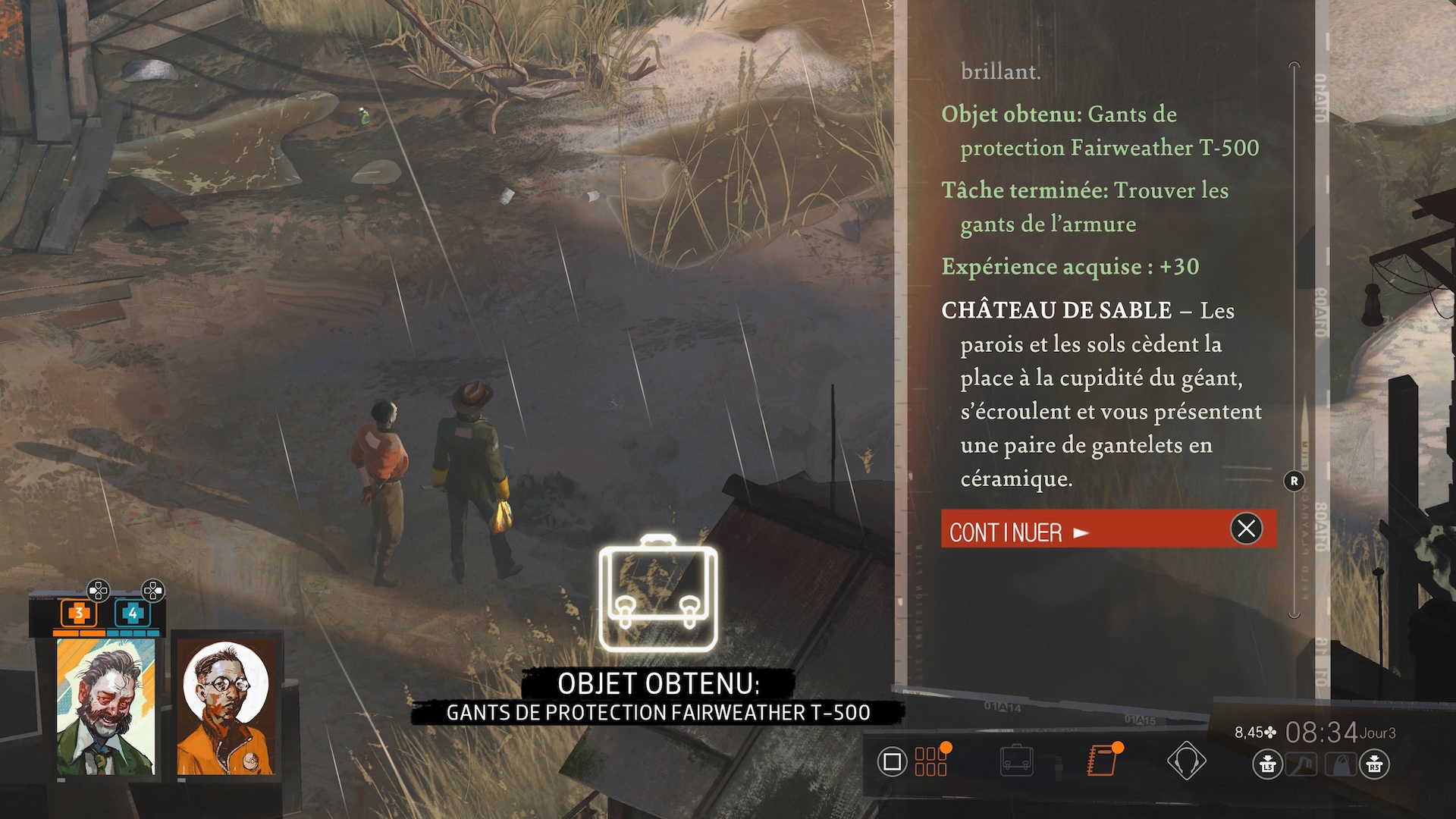Select the detective's bearded portrait
This screenshot has width=1456, height=819.
point(106,707)
